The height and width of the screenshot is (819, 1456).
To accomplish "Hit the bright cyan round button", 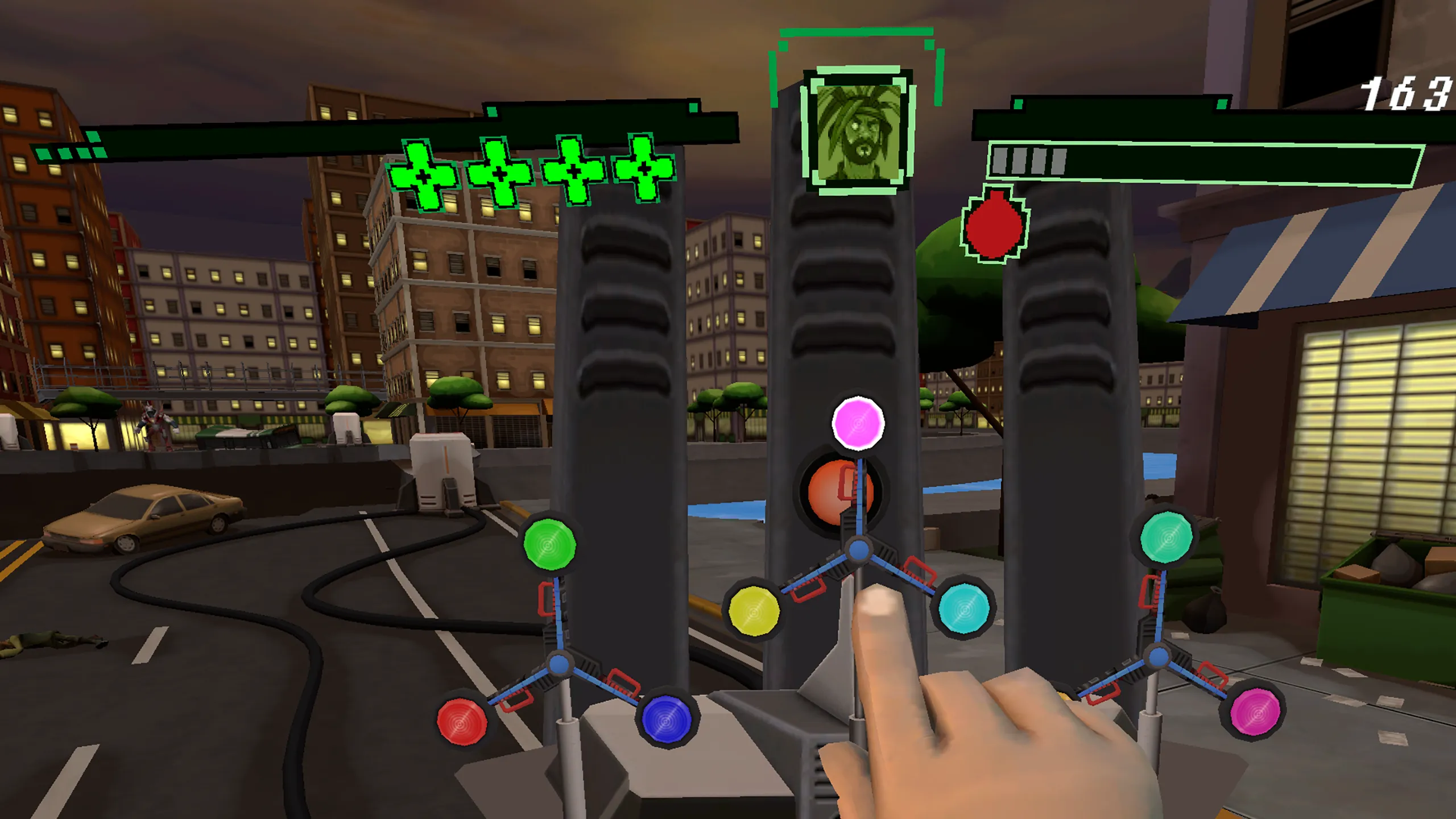I will pos(964,609).
